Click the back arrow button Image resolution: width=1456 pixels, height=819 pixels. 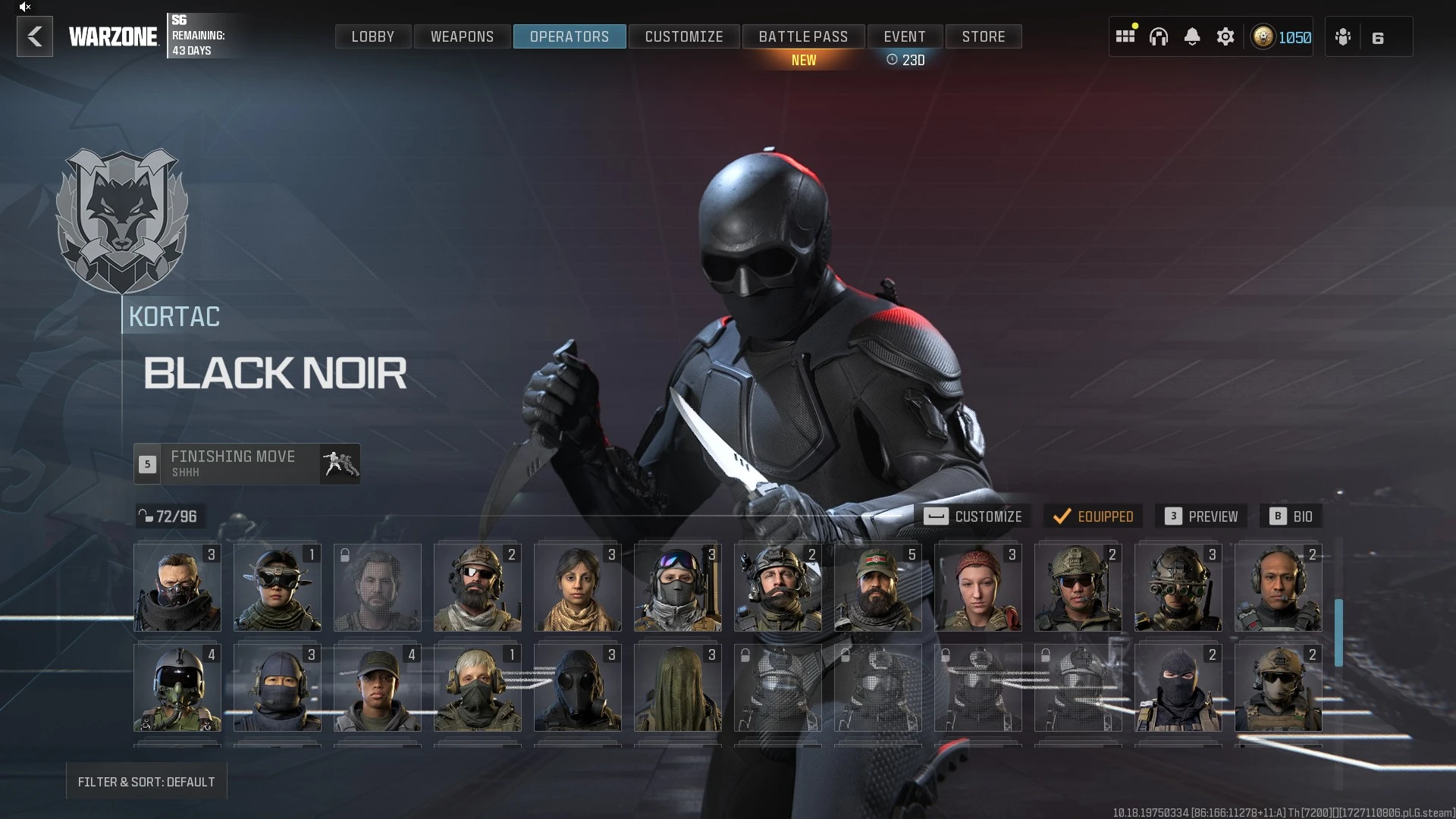(34, 36)
